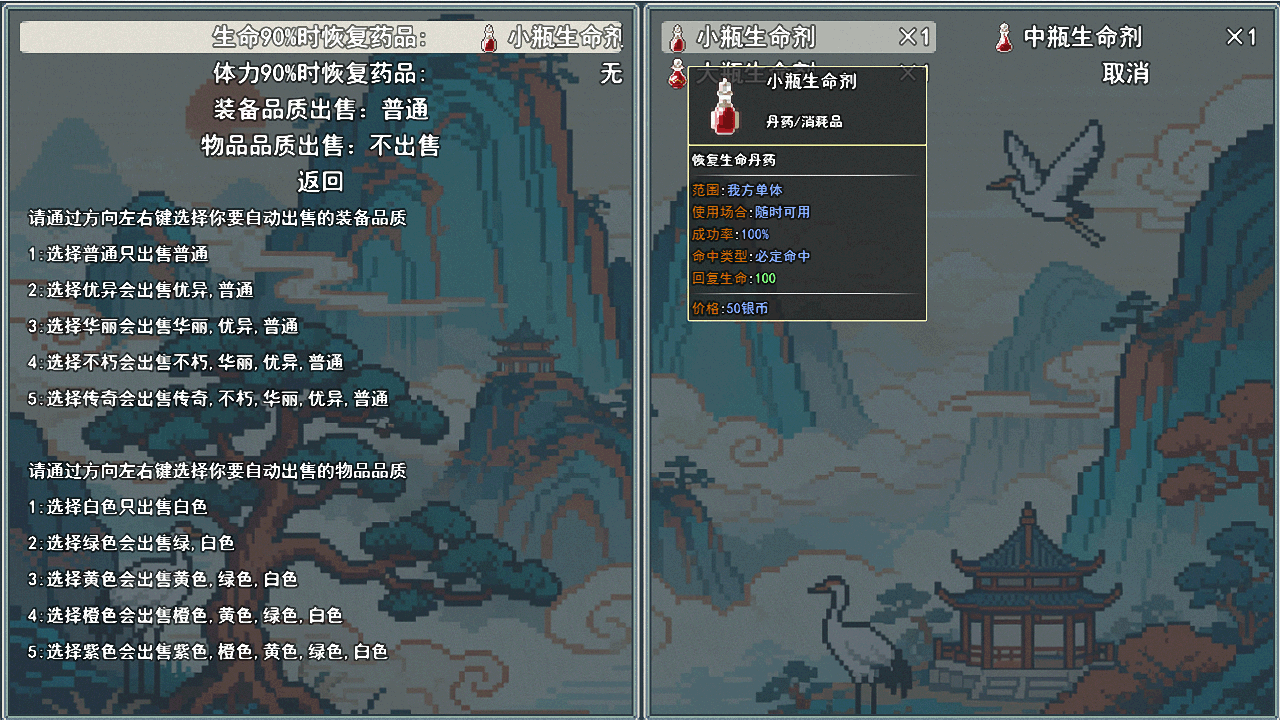This screenshot has width=1280, height=720.
Task: Click the 中瓶生命剂 vial icon
Action: click(1005, 36)
